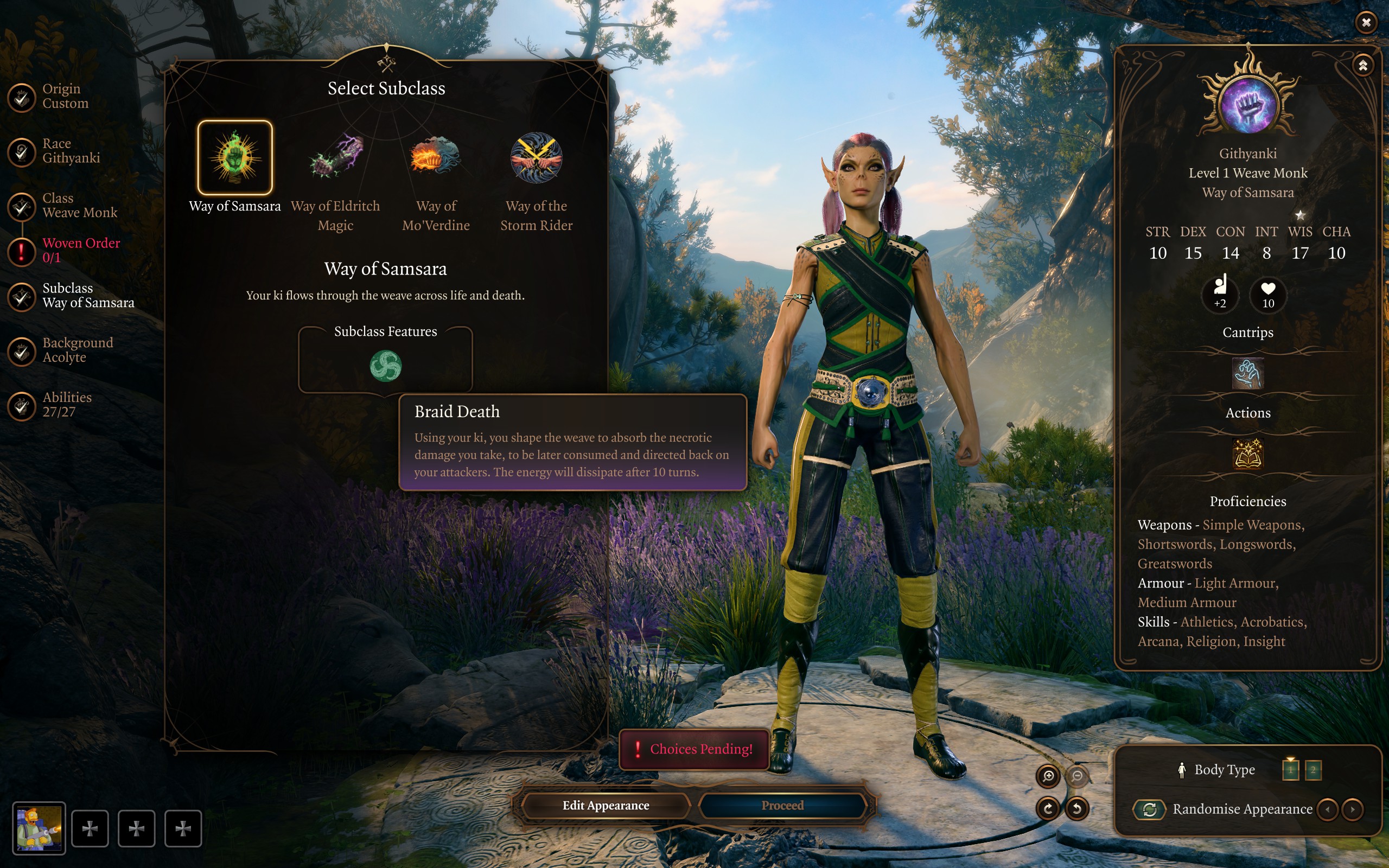
Task: Click the Braid Death subclass feature icon
Action: pos(385,366)
